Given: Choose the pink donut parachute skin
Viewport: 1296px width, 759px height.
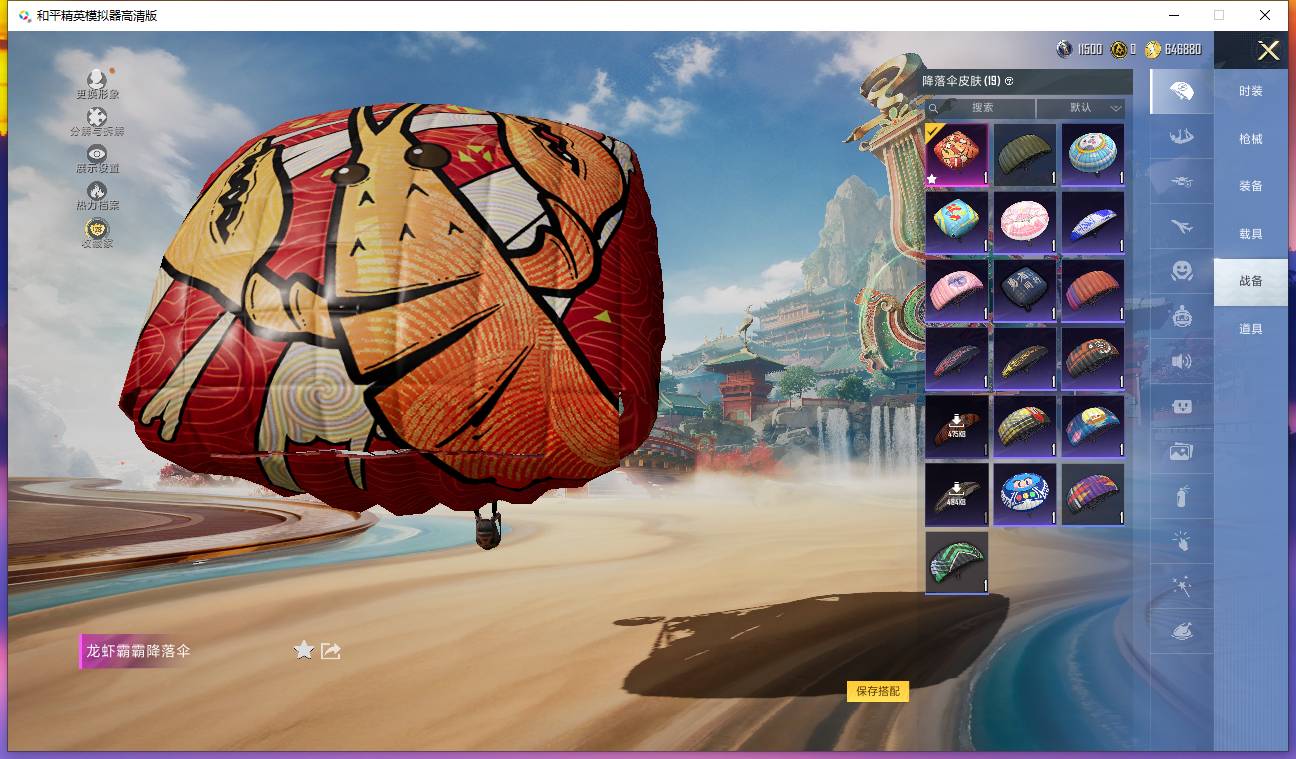Looking at the screenshot, I should coord(1025,223).
